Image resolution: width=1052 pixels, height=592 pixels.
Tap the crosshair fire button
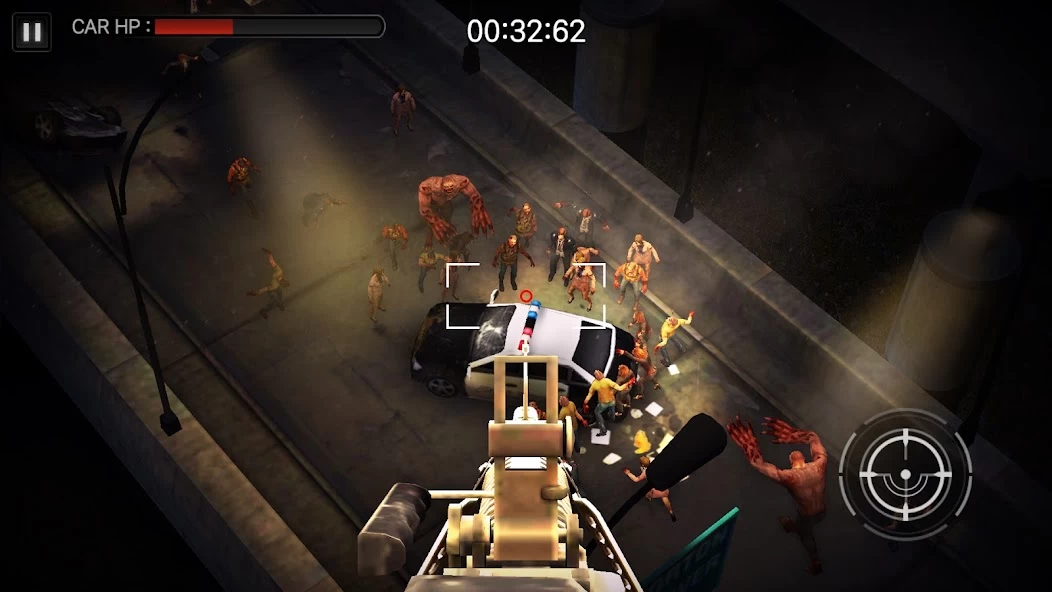click(905, 474)
